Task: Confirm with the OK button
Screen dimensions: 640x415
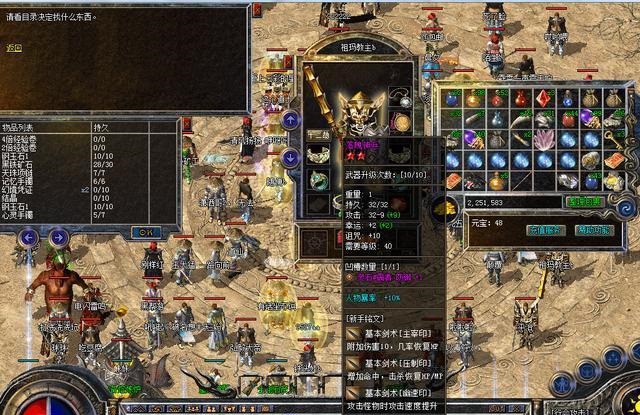Action: point(146,231)
